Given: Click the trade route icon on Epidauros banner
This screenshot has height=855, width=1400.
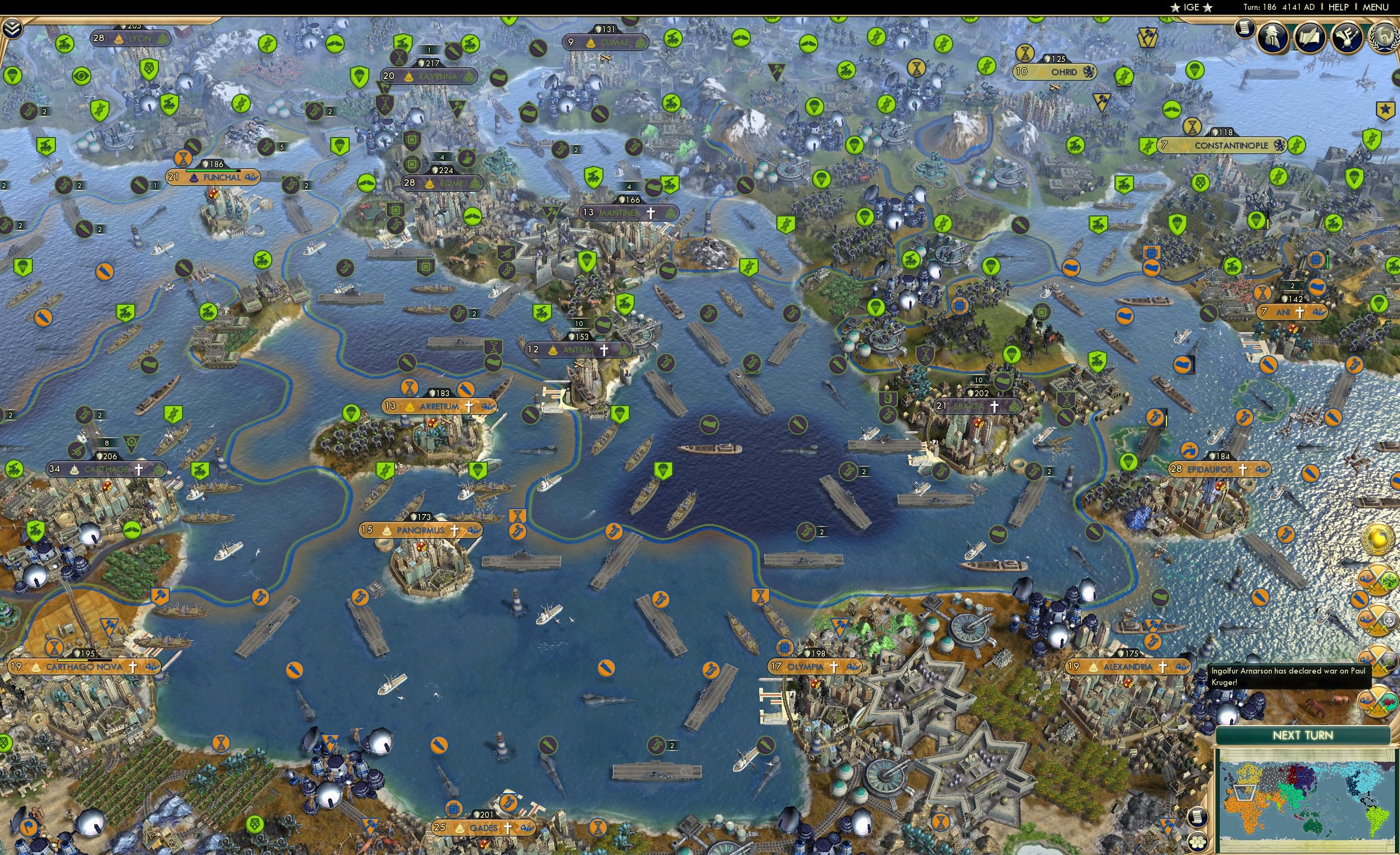Looking at the screenshot, I should (1262, 470).
